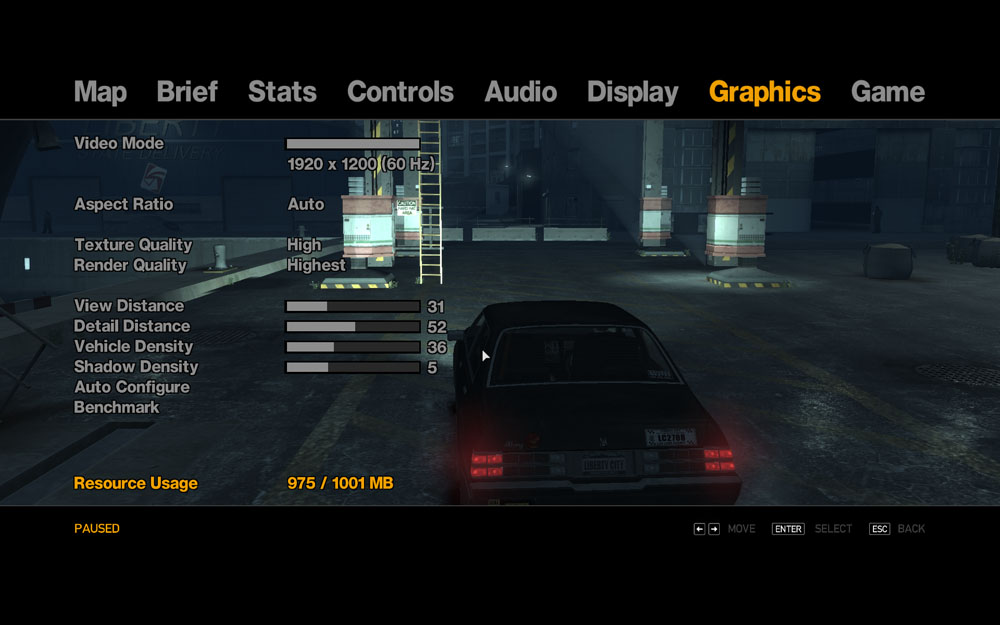Image resolution: width=1000 pixels, height=625 pixels.
Task: Run Auto Configure
Action: click(131, 387)
